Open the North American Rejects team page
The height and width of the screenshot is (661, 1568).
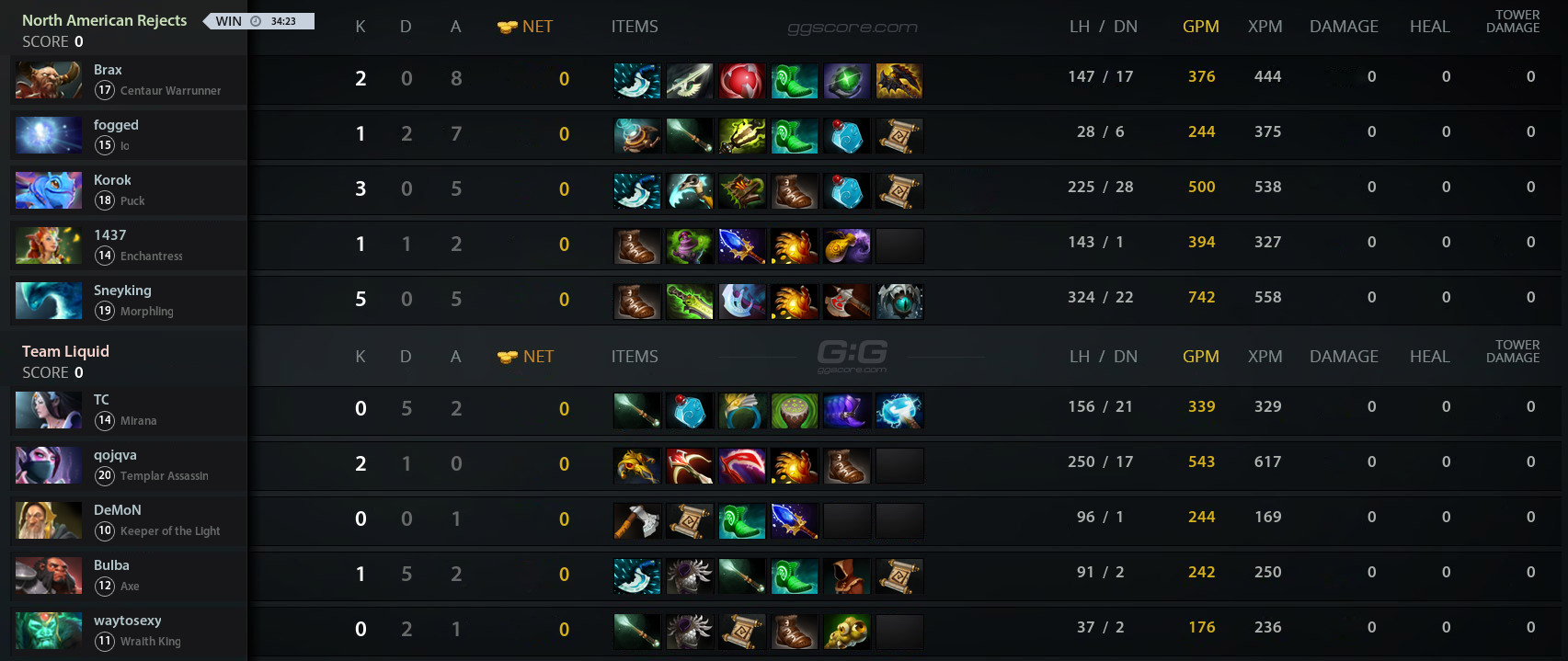point(104,20)
